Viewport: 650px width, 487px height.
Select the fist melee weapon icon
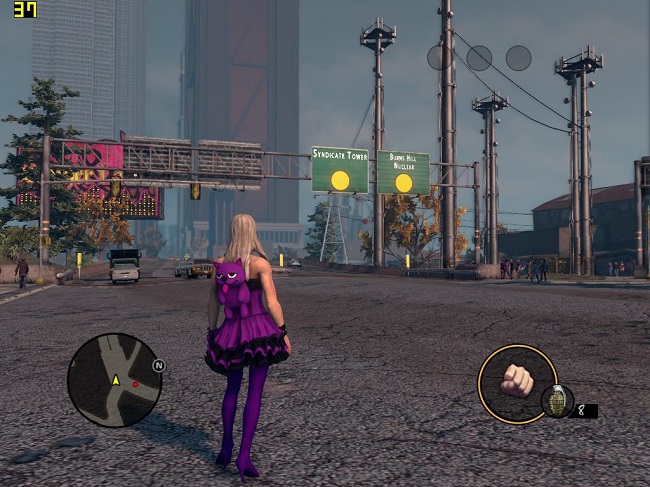point(517,380)
